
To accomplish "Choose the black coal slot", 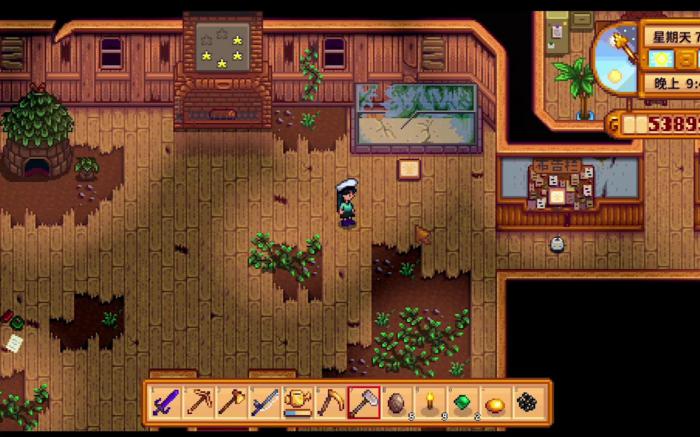I will point(529,403).
